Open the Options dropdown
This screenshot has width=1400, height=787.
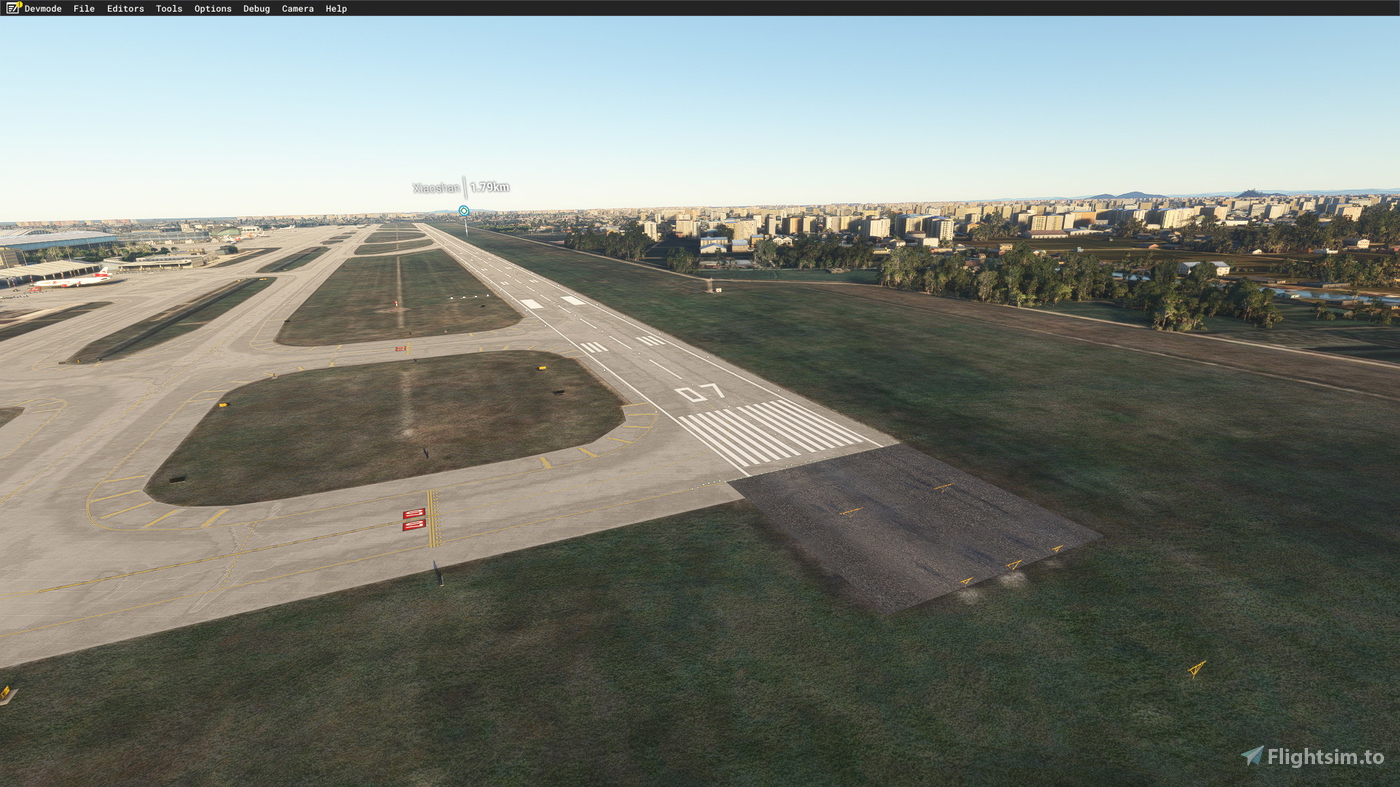212,8
